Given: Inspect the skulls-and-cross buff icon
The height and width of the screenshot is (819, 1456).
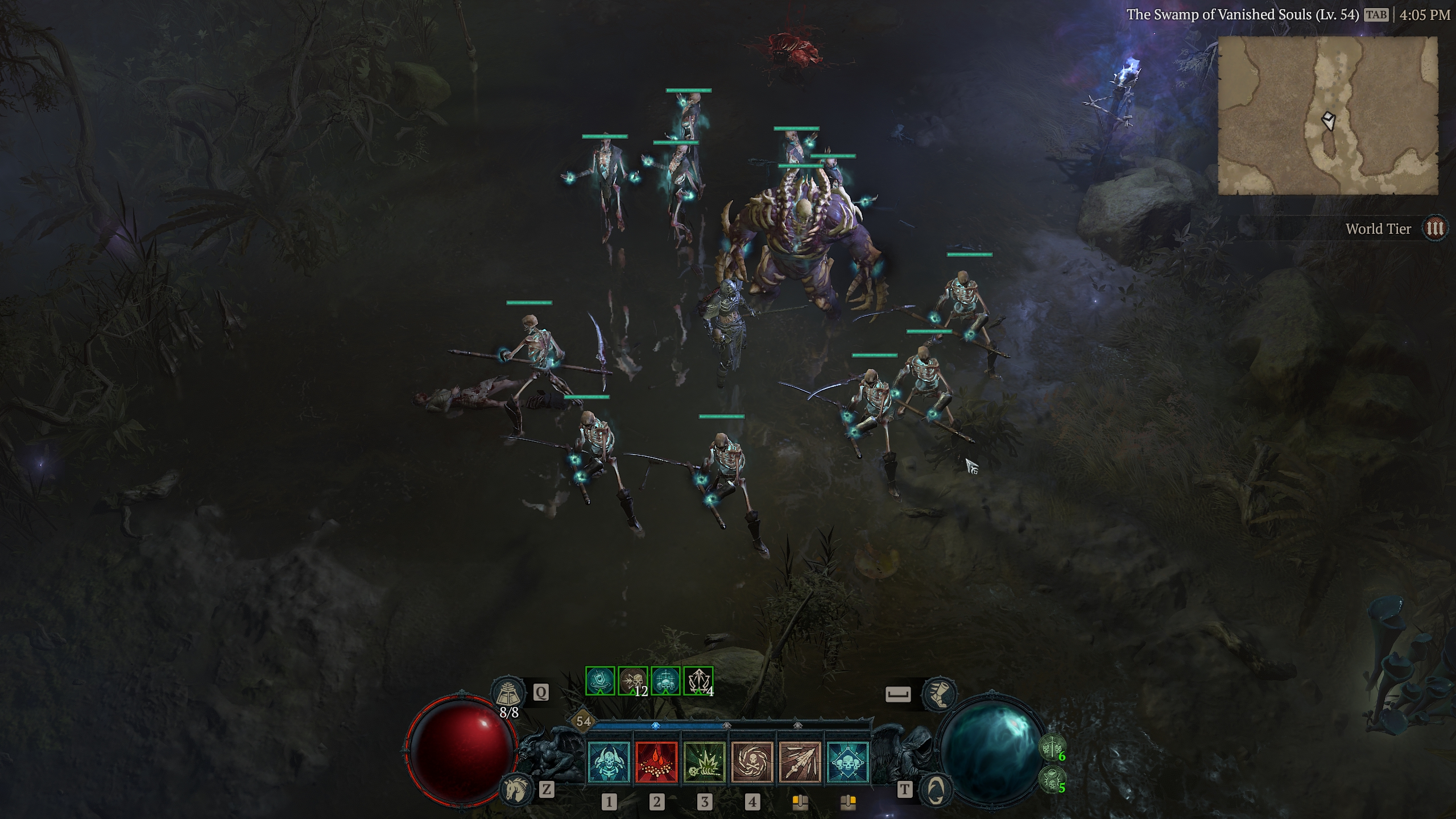Looking at the screenshot, I should [665, 681].
